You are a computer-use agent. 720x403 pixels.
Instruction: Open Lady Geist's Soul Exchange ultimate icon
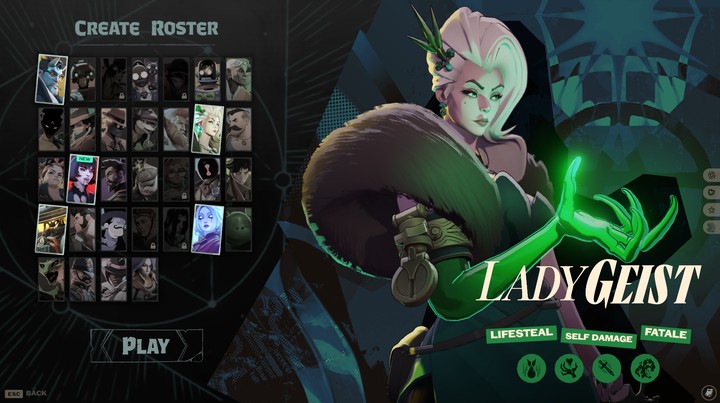click(x=644, y=369)
